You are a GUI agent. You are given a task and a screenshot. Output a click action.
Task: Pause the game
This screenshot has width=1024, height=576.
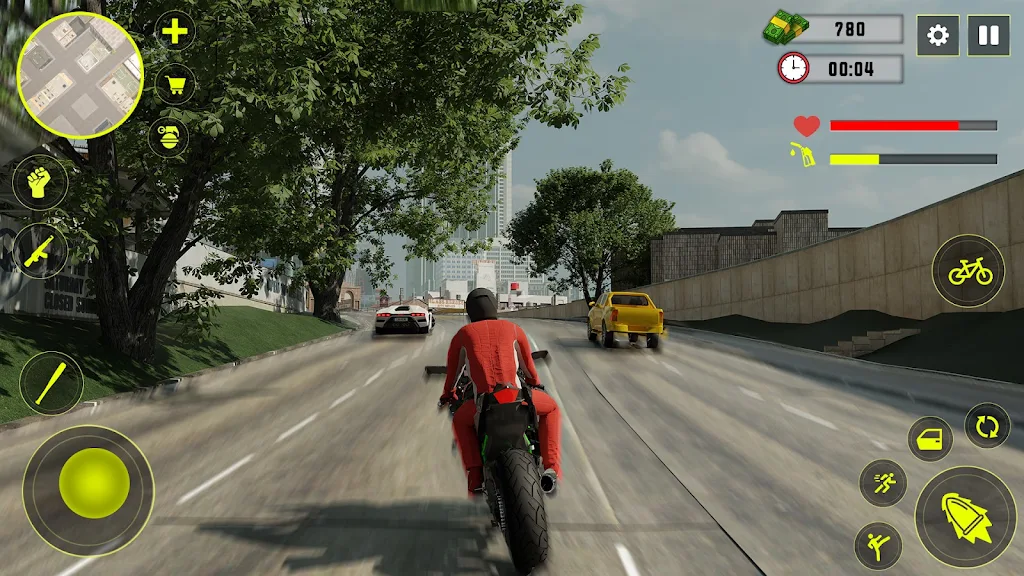pyautogui.click(x=988, y=36)
